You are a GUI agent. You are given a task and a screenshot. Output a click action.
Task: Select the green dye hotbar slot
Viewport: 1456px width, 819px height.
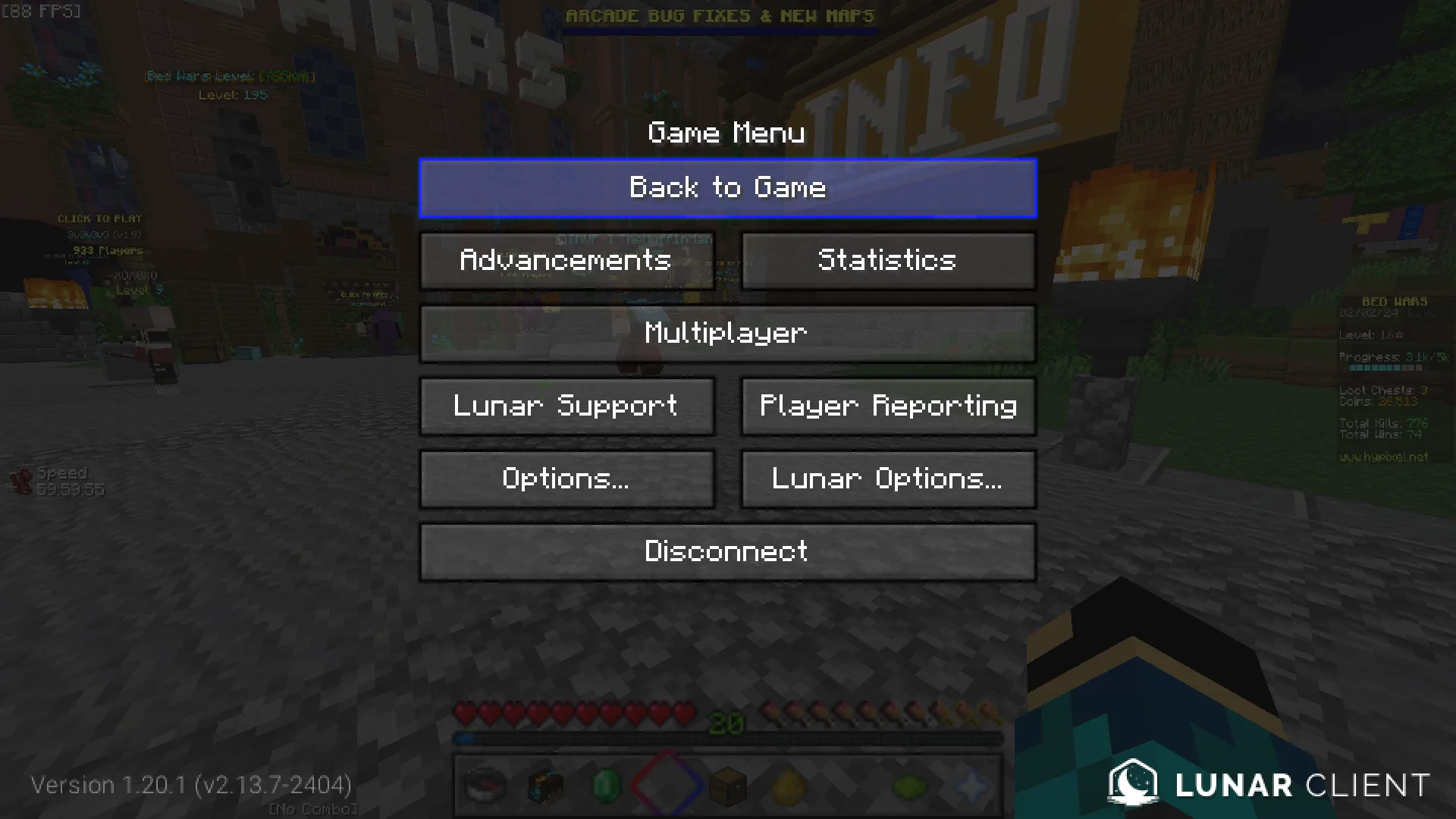click(910, 787)
